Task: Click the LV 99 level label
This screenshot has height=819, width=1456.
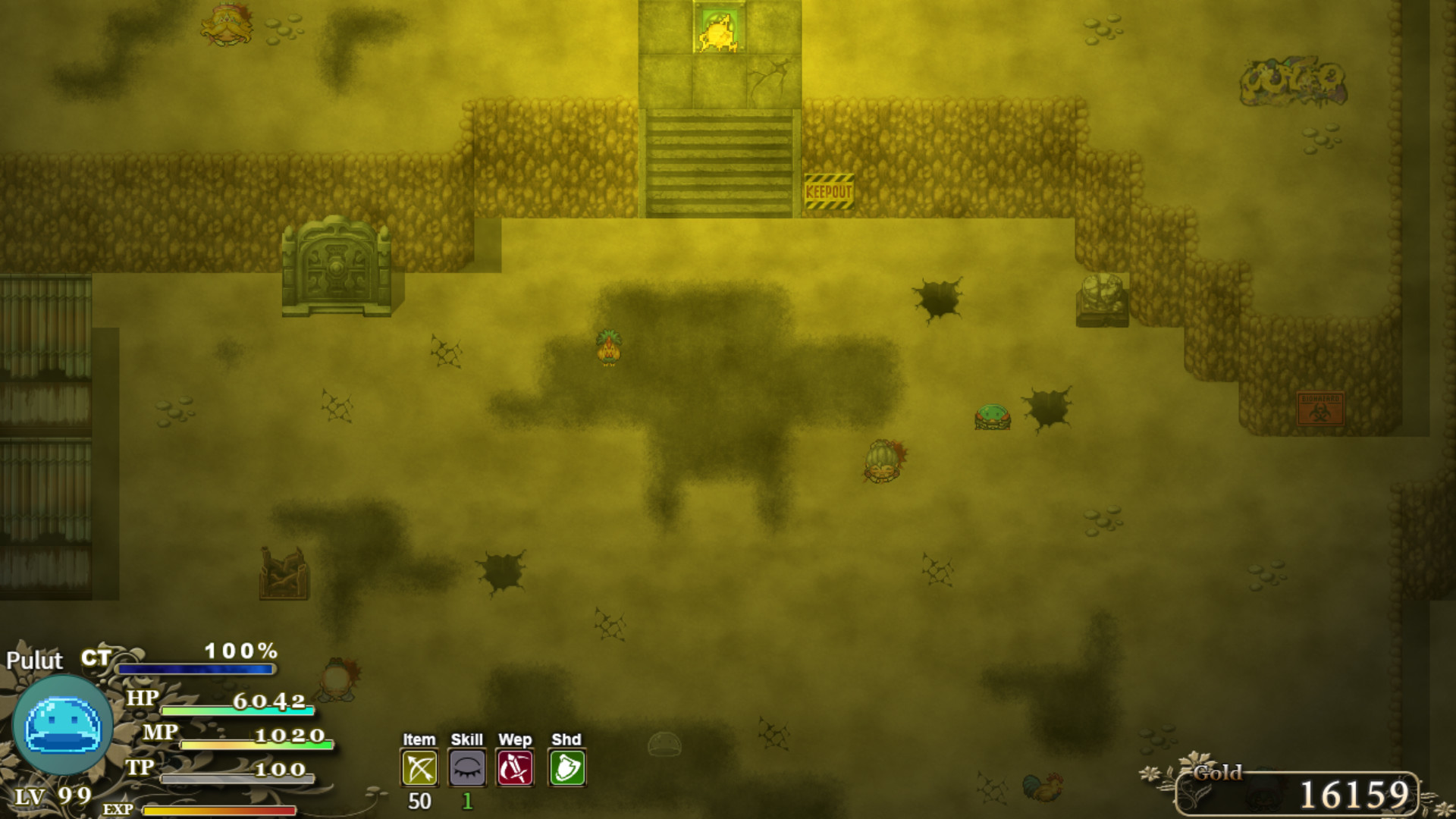Action: click(52, 796)
